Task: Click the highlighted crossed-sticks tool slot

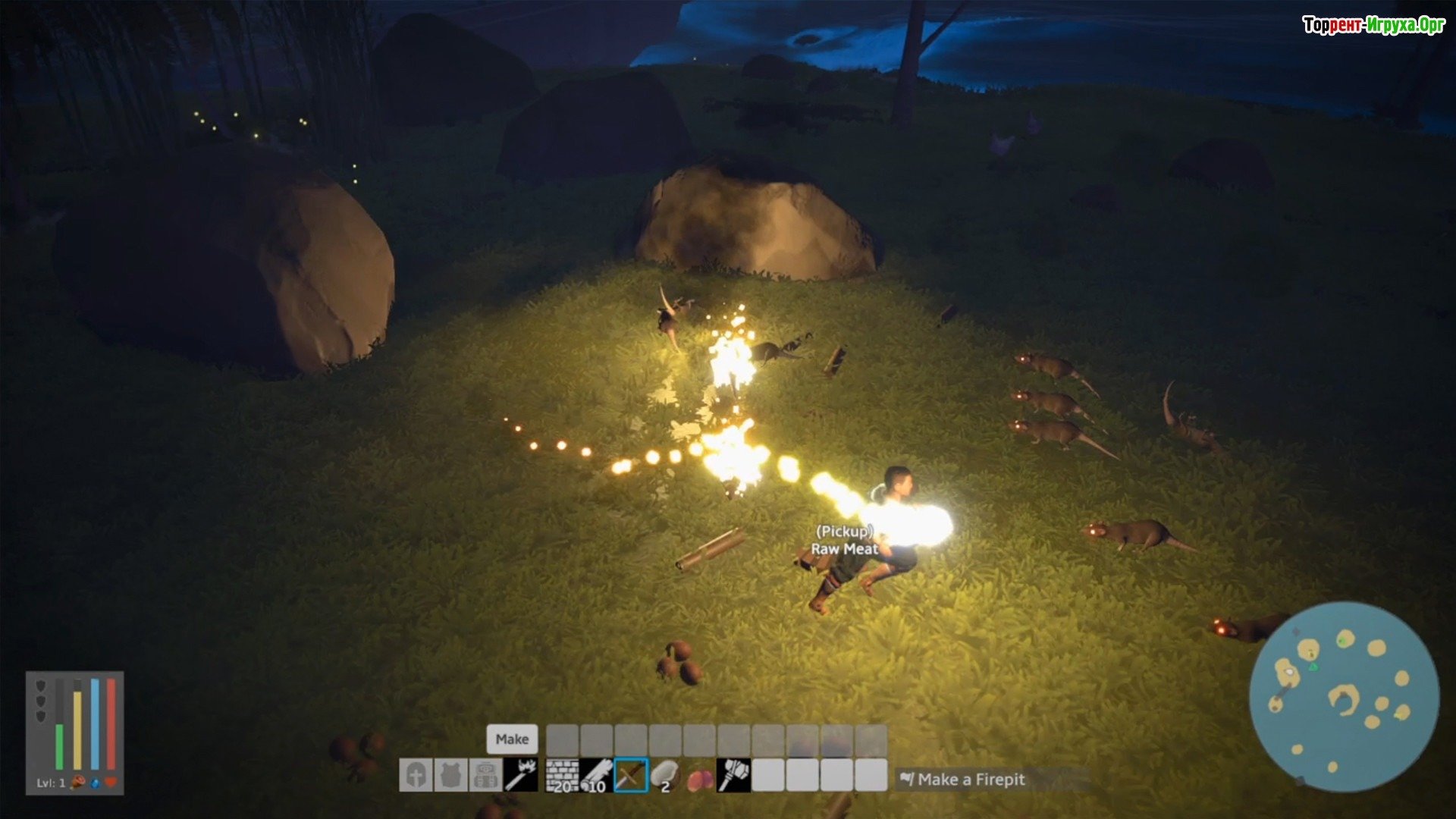Action: click(631, 776)
